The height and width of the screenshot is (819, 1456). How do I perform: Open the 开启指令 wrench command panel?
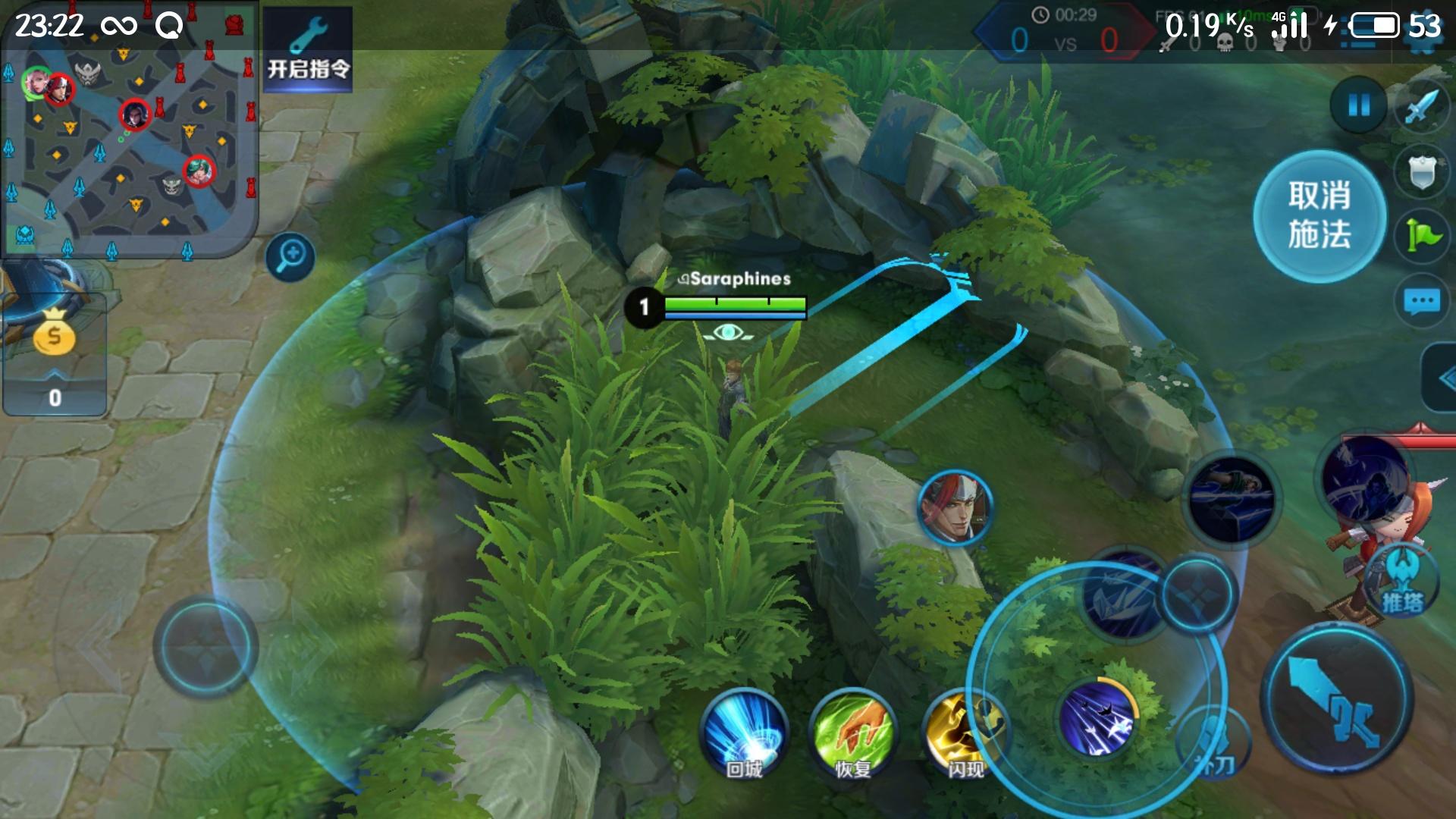(x=308, y=49)
